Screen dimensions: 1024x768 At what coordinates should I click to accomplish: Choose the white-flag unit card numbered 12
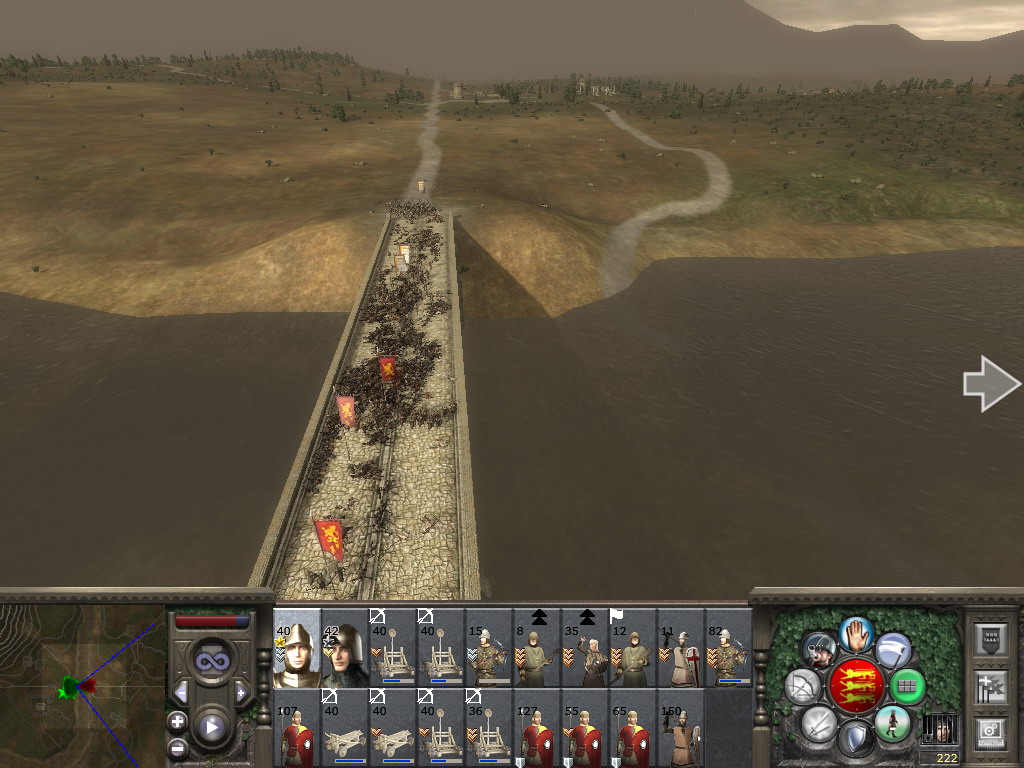(x=633, y=648)
